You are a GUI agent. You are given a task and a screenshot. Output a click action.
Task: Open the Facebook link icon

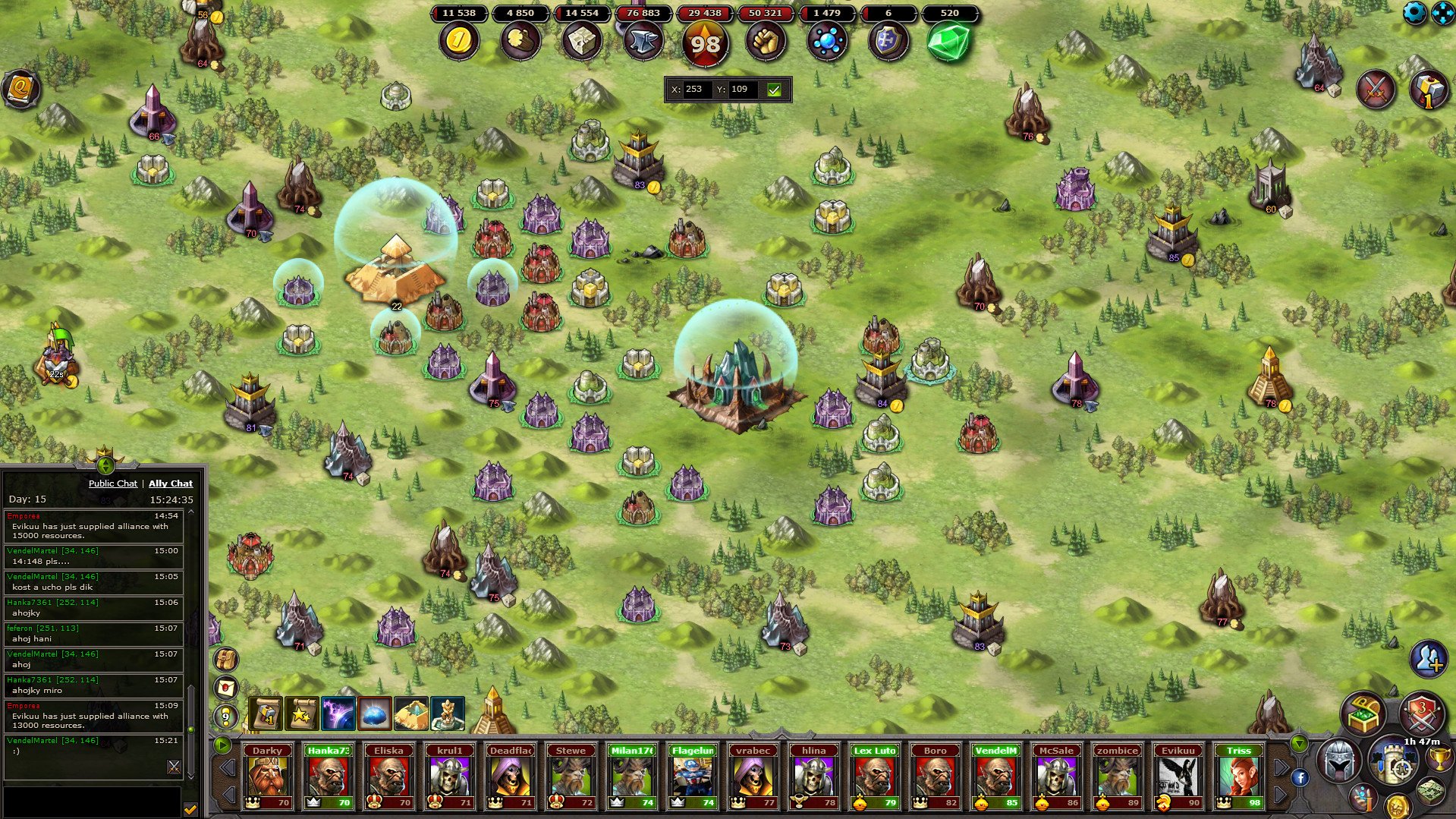pos(1301,778)
